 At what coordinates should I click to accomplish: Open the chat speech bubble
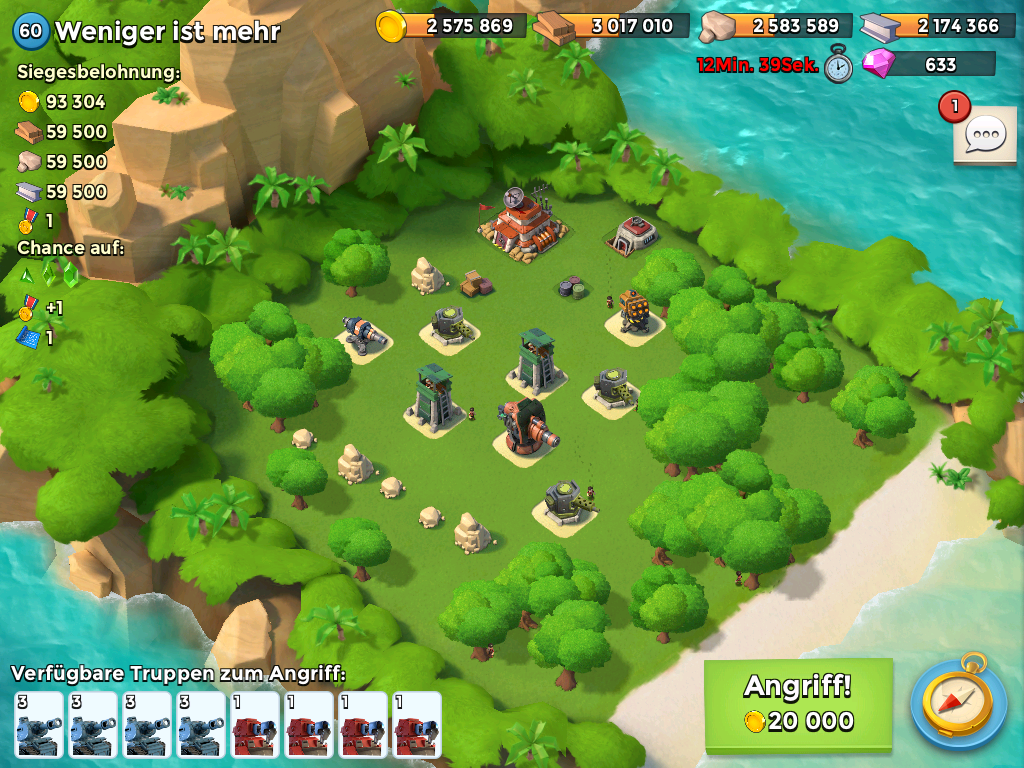tap(984, 135)
